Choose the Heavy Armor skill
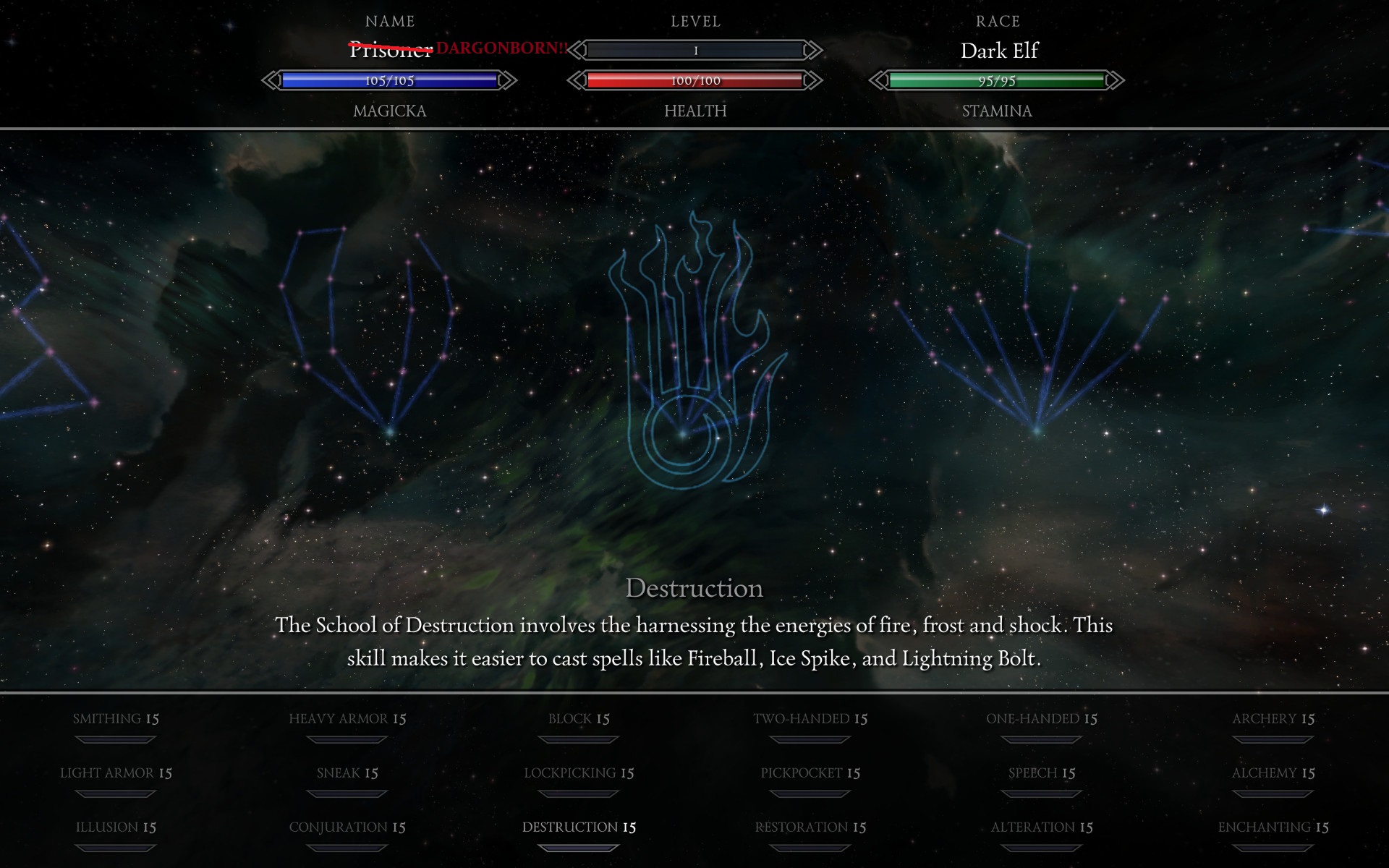Image resolution: width=1389 pixels, height=868 pixels. click(x=347, y=719)
